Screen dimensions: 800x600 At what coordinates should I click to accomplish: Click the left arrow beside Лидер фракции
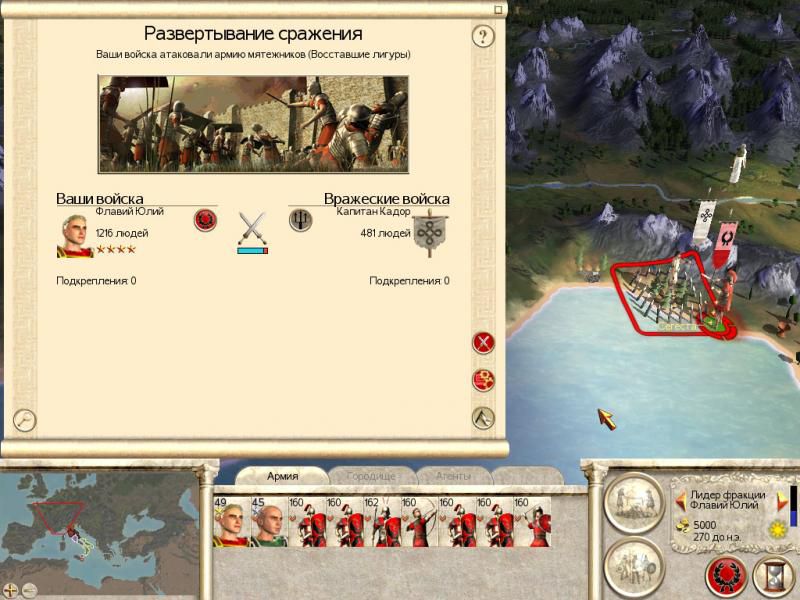[681, 500]
